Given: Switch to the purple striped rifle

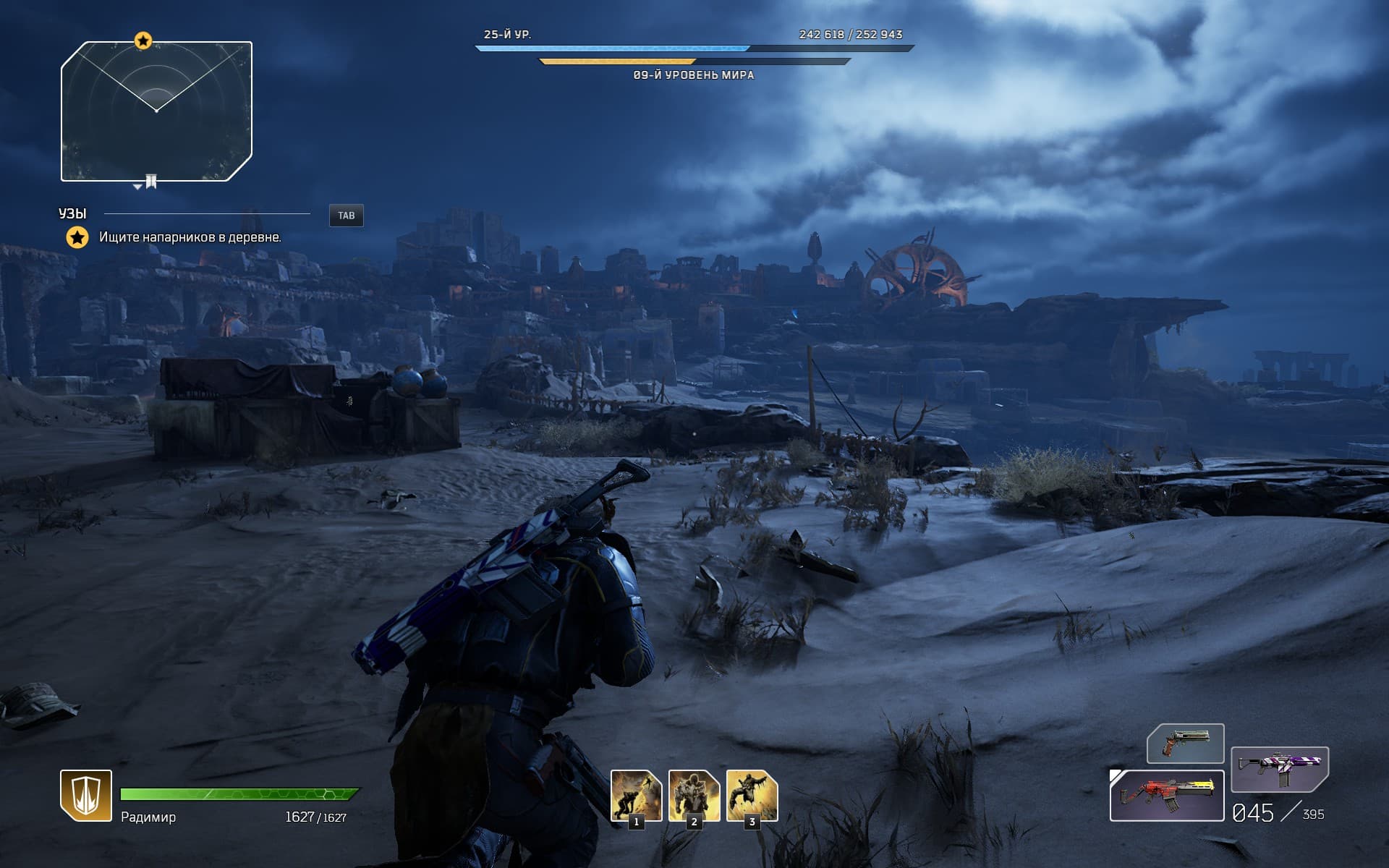Looking at the screenshot, I should [x=1279, y=769].
